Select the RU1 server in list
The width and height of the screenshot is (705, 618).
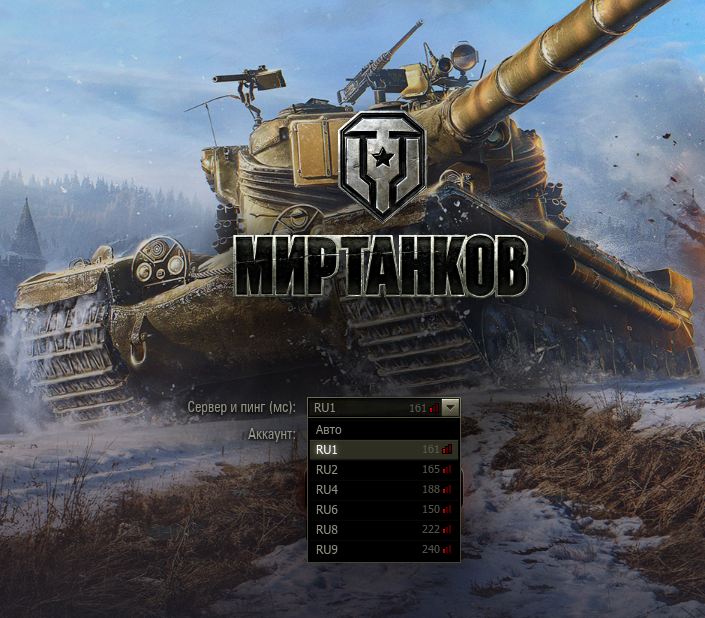383,450
